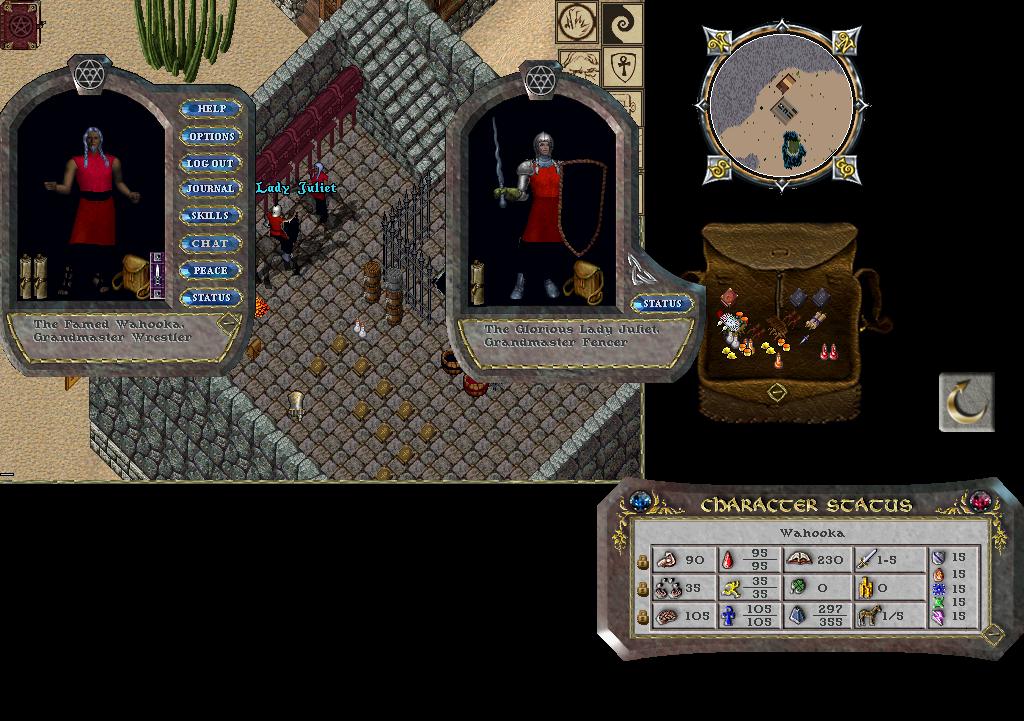This screenshot has width=1024, height=721.
Task: Cast the ankh shield spell icon
Action: coord(620,68)
